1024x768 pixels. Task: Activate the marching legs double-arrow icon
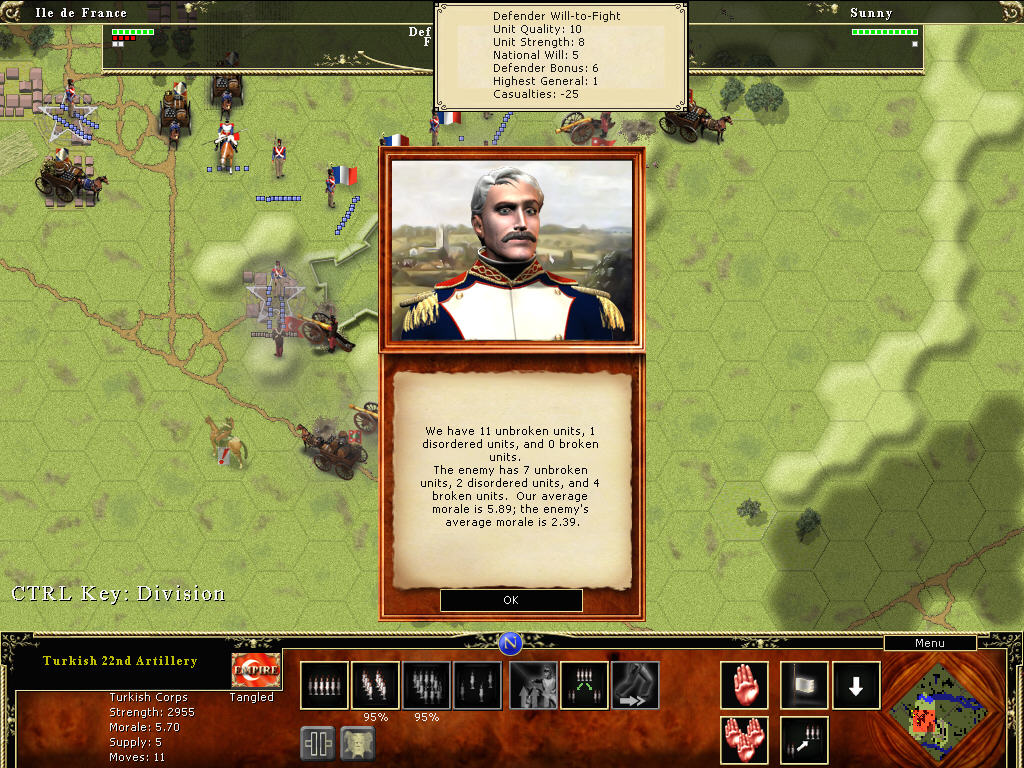pyautogui.click(x=636, y=685)
